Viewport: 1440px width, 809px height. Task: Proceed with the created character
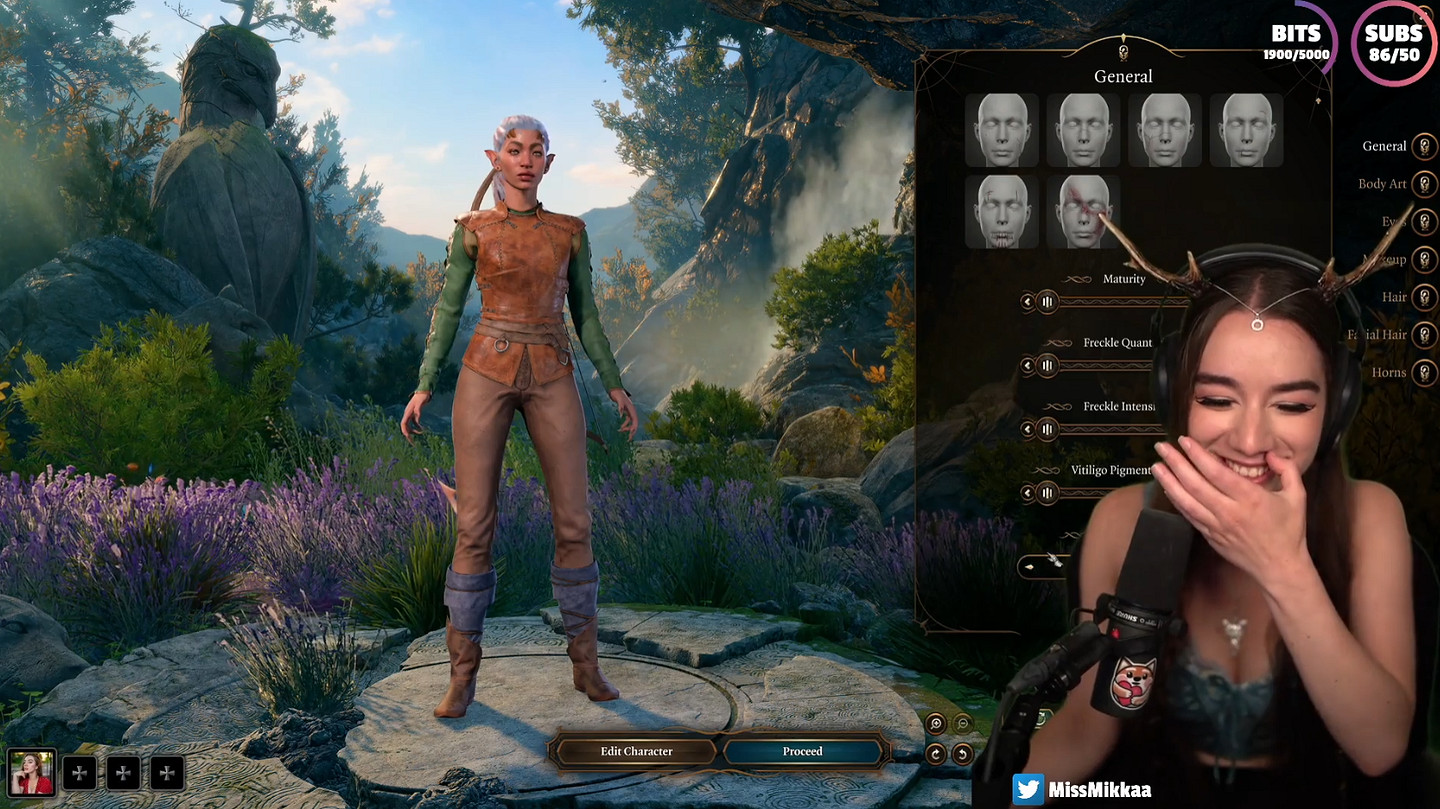tap(803, 751)
